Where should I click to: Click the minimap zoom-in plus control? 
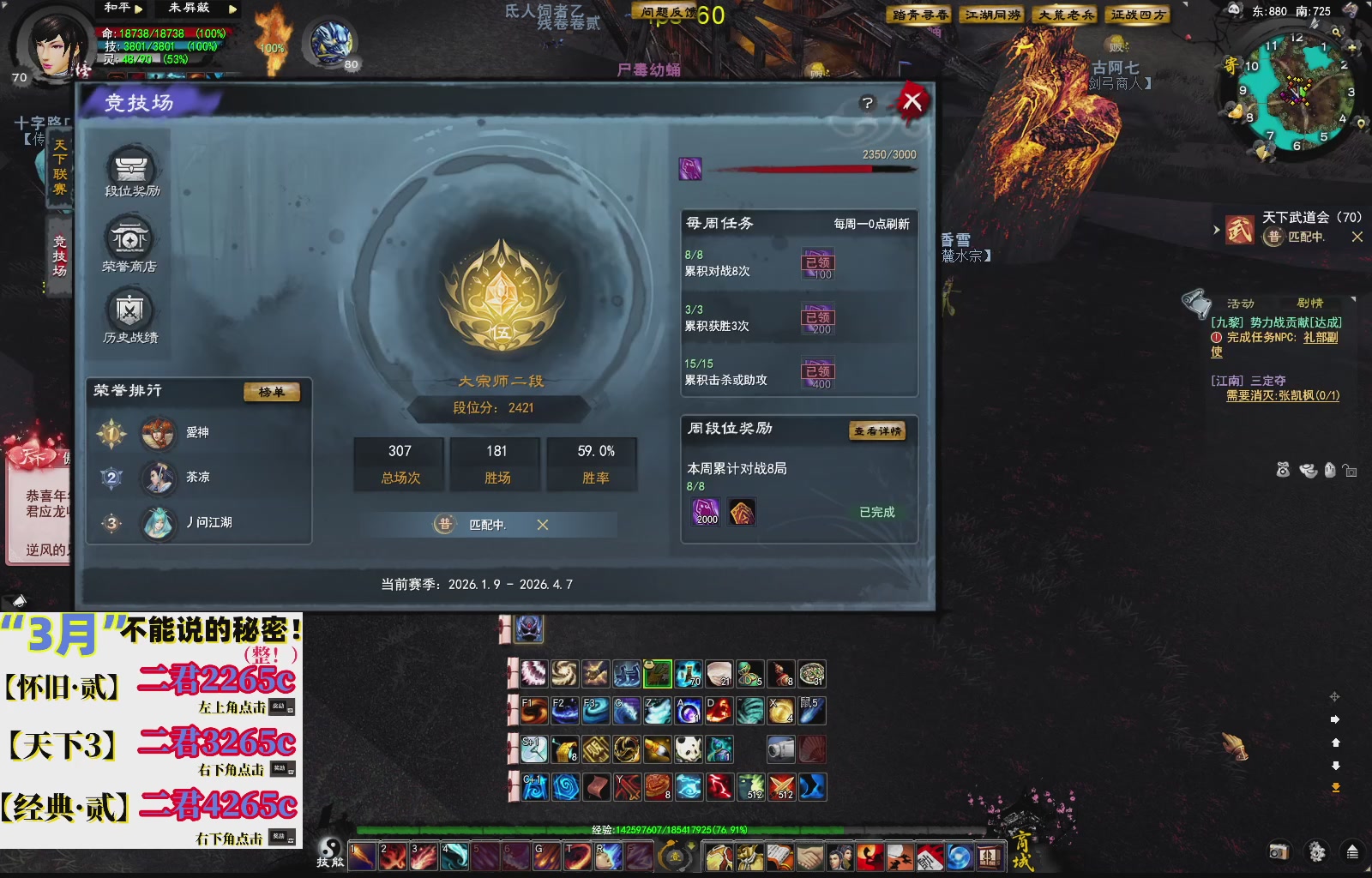(x=1353, y=48)
